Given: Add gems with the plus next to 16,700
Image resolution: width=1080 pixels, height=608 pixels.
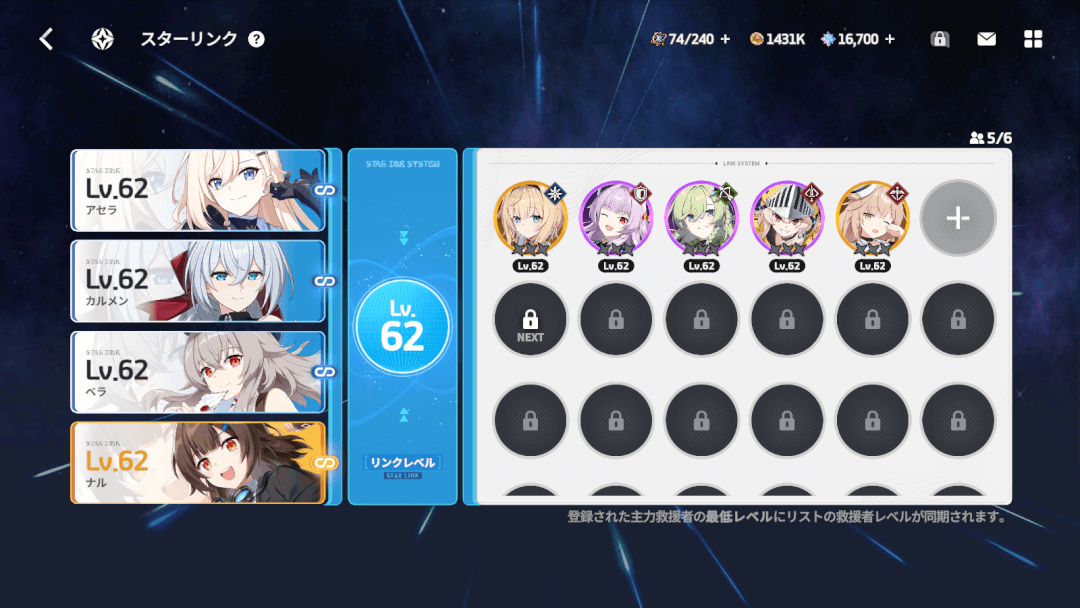Looking at the screenshot, I should pyautogui.click(x=890, y=39).
